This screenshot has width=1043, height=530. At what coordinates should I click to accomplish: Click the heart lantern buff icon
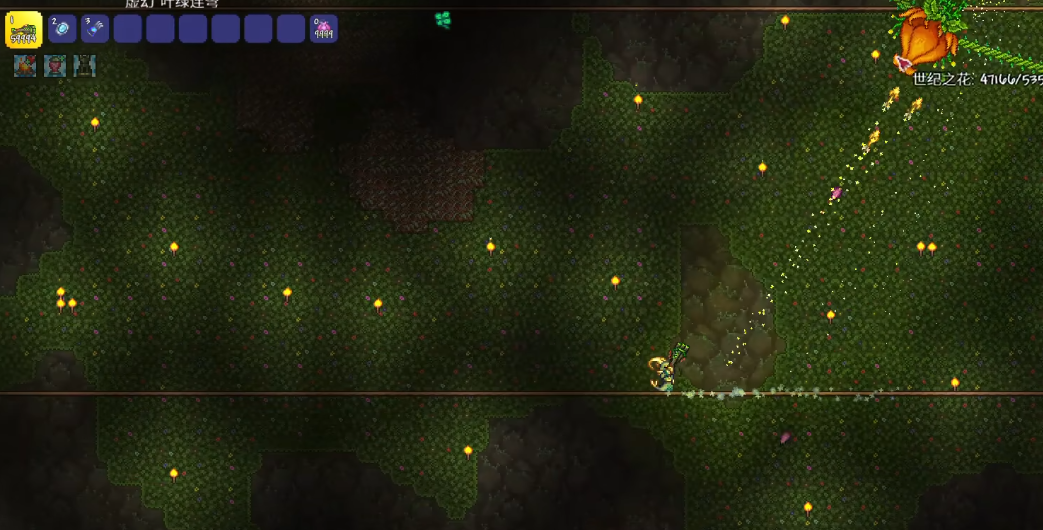click(x=55, y=66)
